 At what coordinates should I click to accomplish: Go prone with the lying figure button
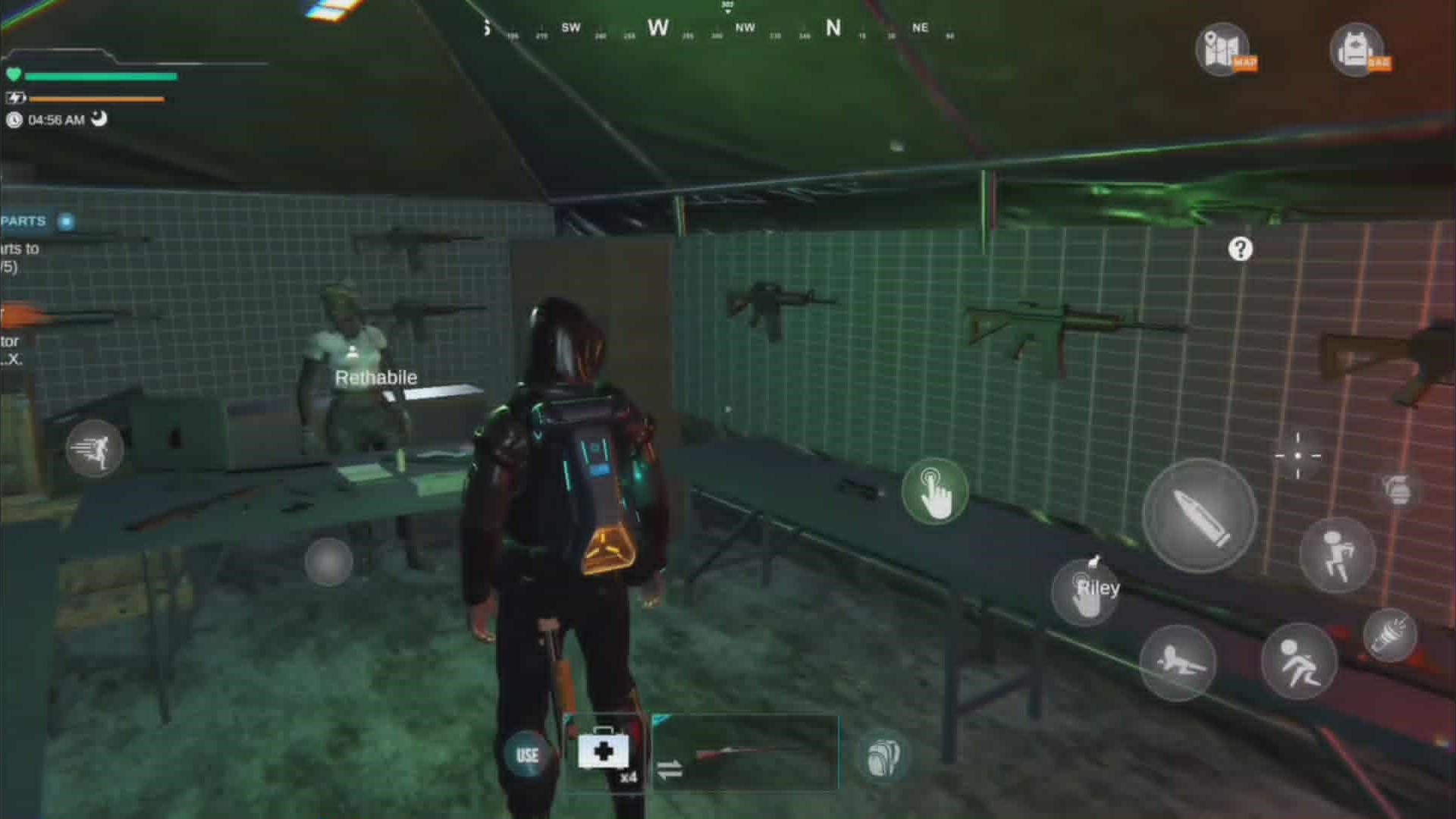tap(1177, 662)
